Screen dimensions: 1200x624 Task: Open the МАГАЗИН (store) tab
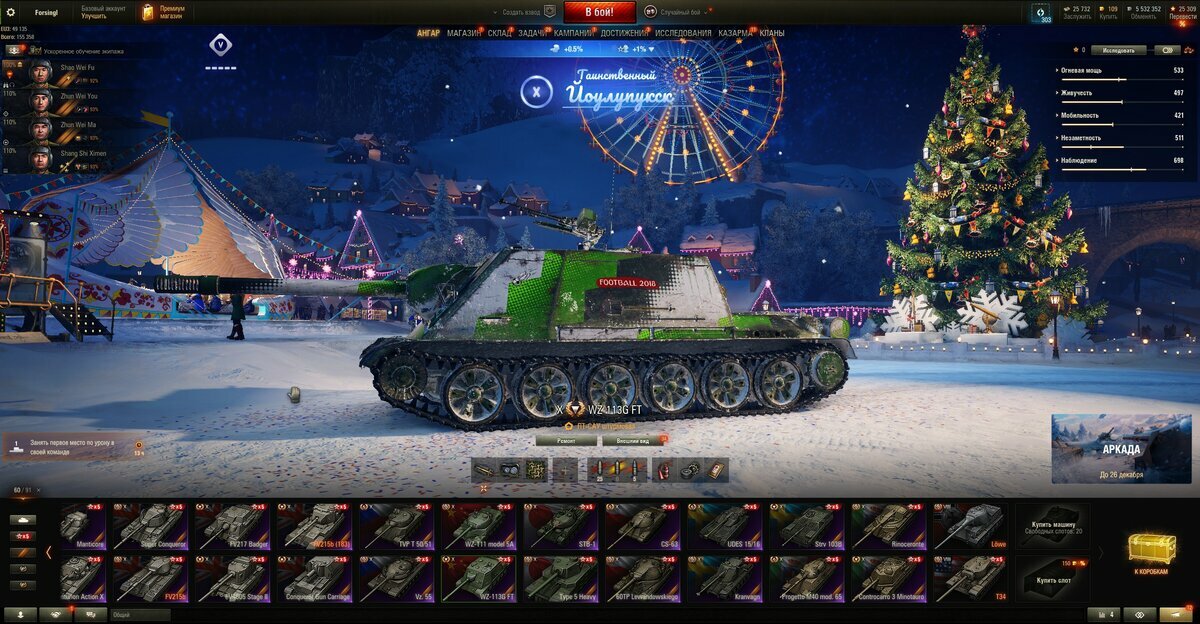tap(463, 33)
